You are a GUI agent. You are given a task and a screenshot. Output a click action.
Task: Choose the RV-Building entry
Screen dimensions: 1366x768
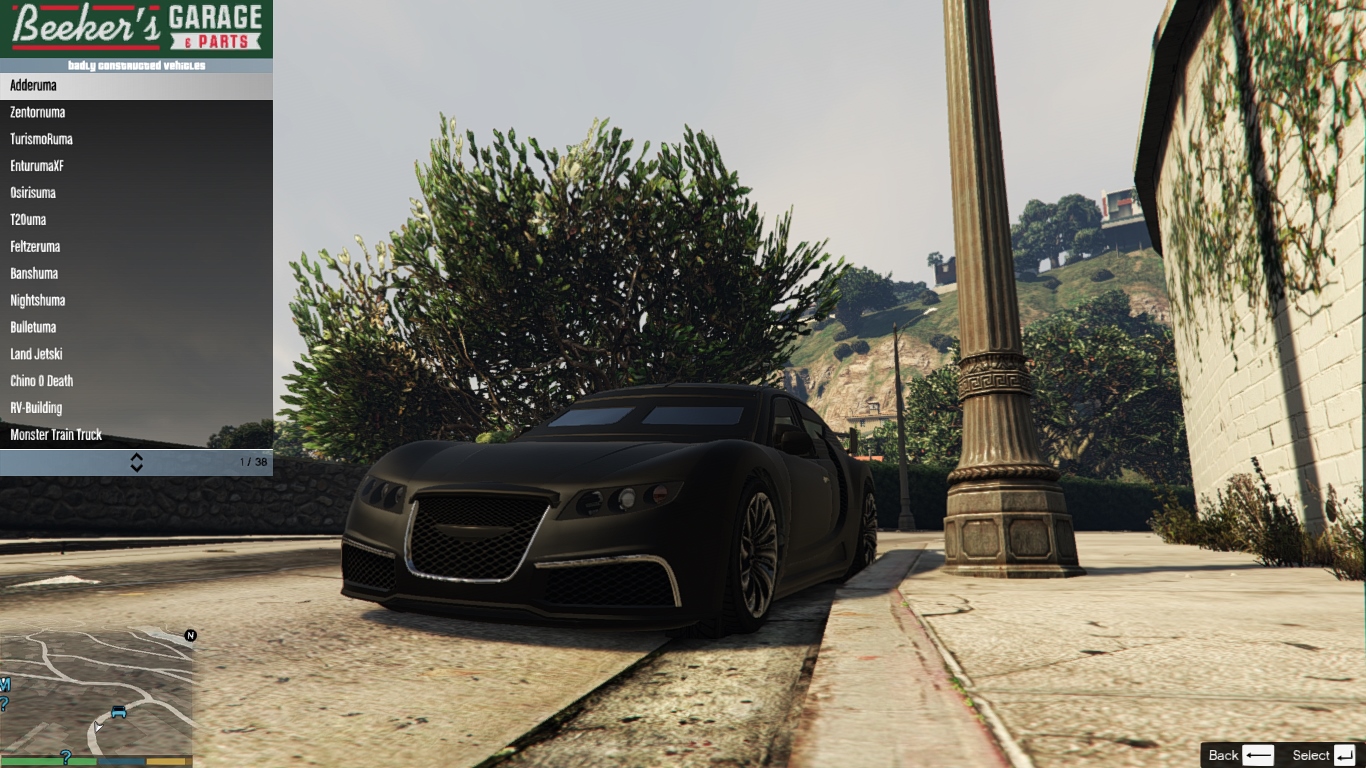(x=136, y=408)
